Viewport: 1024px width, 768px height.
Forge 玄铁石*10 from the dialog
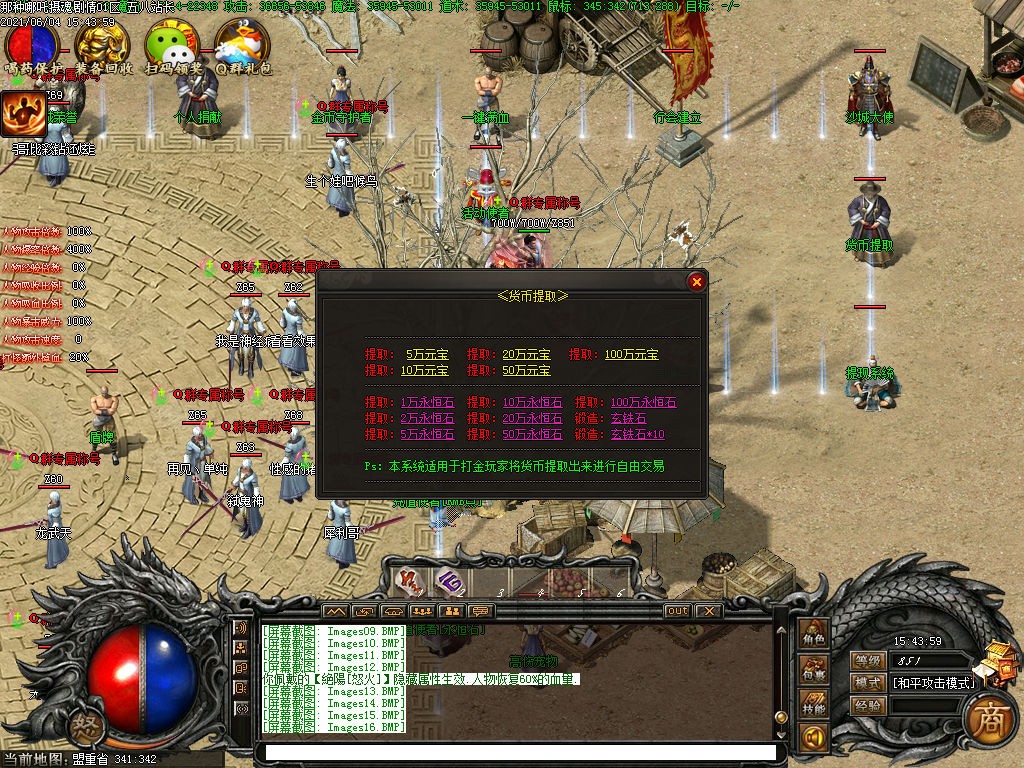click(x=637, y=435)
